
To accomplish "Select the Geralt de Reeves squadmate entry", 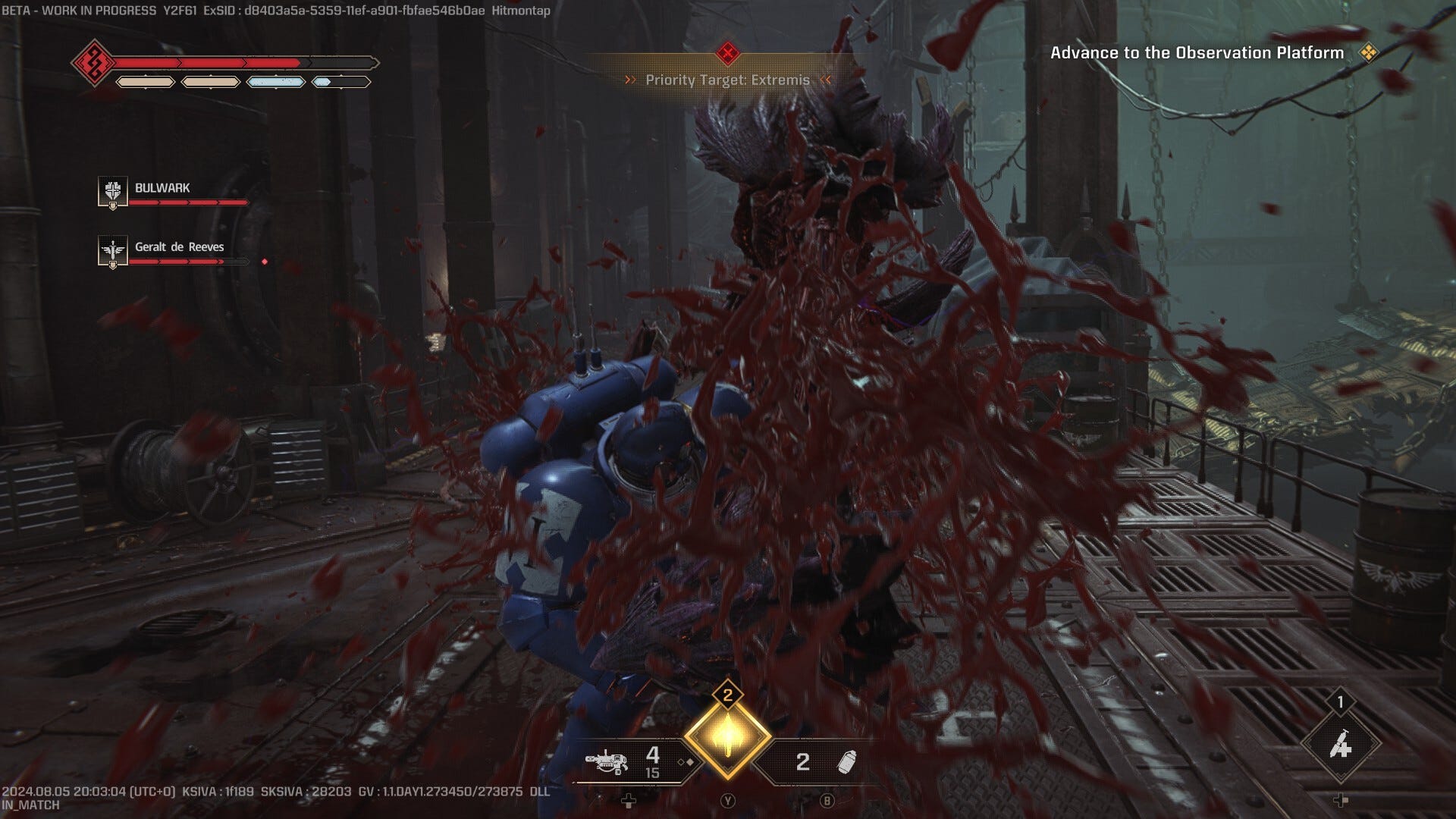I will pos(179,247).
